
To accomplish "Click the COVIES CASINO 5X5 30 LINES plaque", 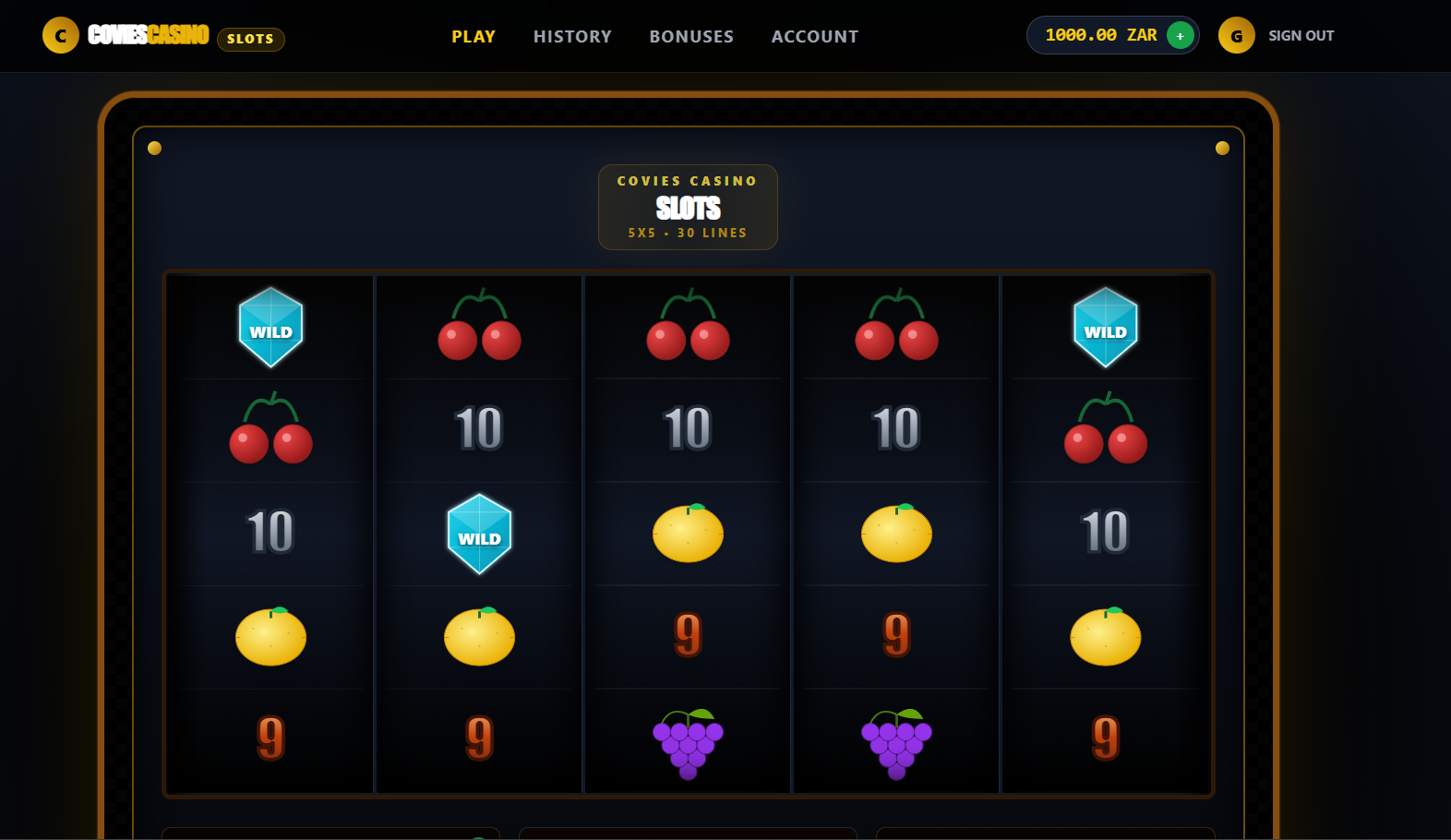I will point(688,207).
